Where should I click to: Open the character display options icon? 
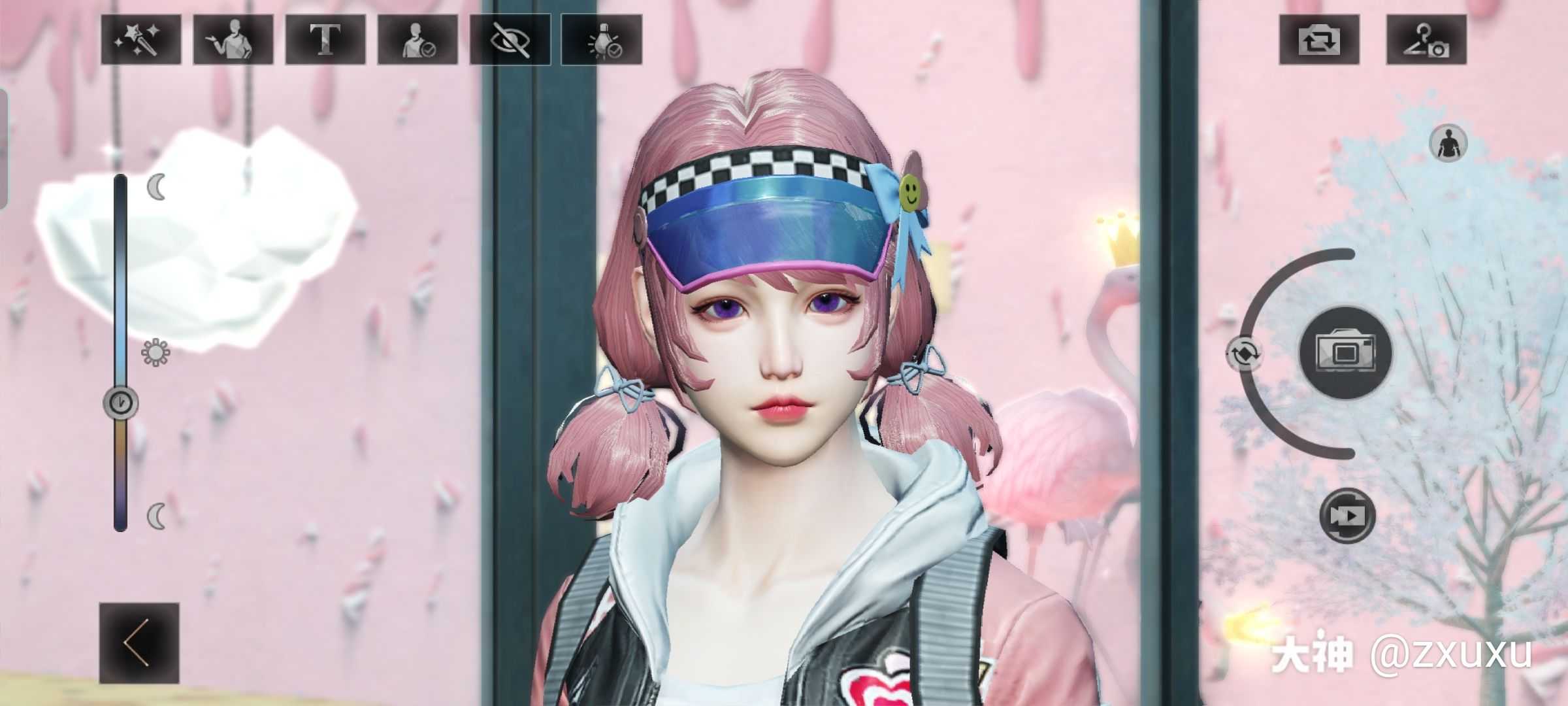coord(418,41)
